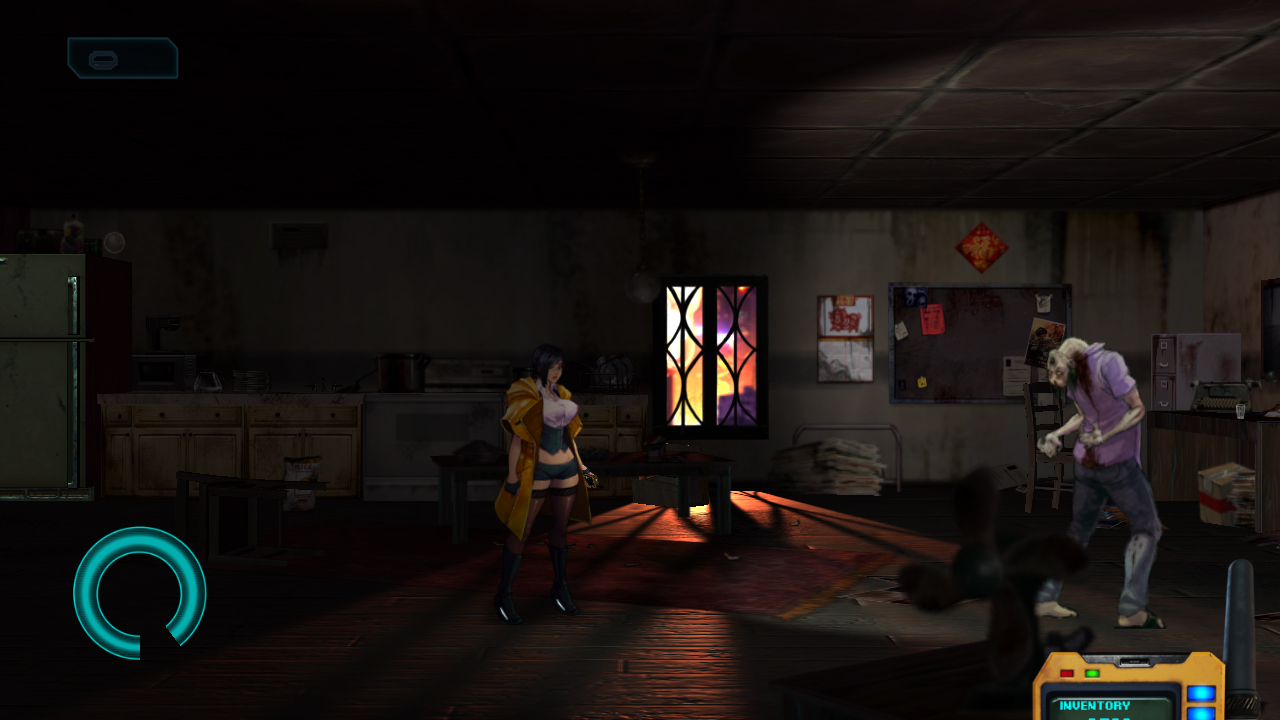The image size is (1280, 720).
Task: Select the ring icon in the dark teal panel
Action: tap(103, 59)
